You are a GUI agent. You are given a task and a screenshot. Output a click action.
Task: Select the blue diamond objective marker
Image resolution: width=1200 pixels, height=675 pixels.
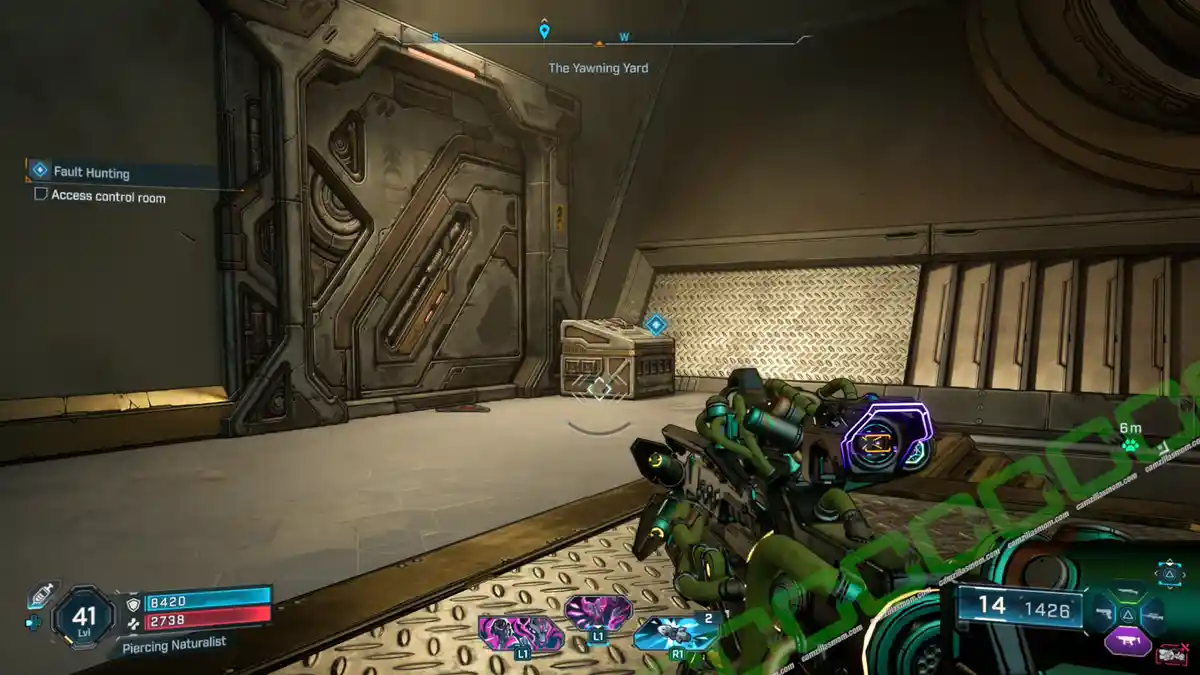click(x=655, y=324)
